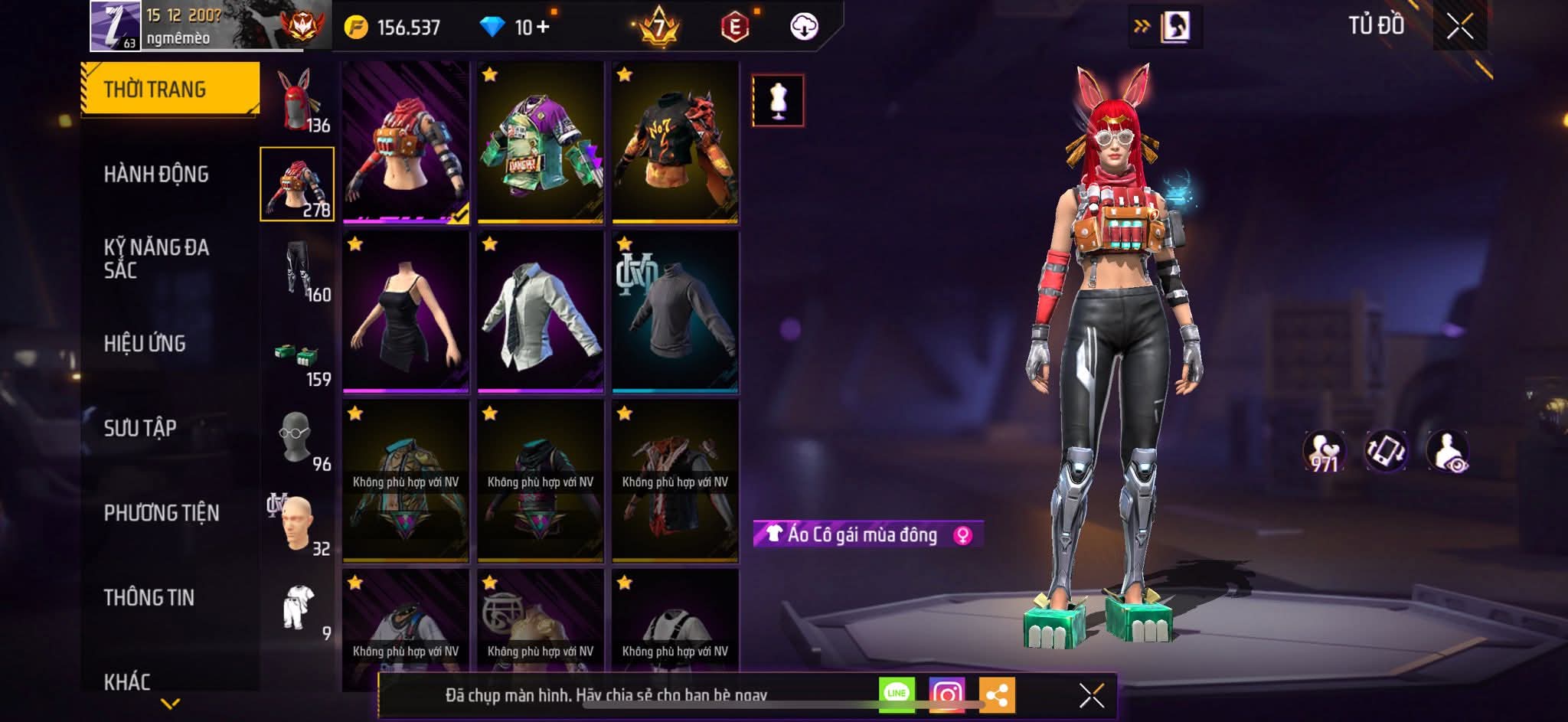Switch to Kỹ Năng Đa Sắc tab
Image resolution: width=1568 pixels, height=722 pixels.
[156, 258]
